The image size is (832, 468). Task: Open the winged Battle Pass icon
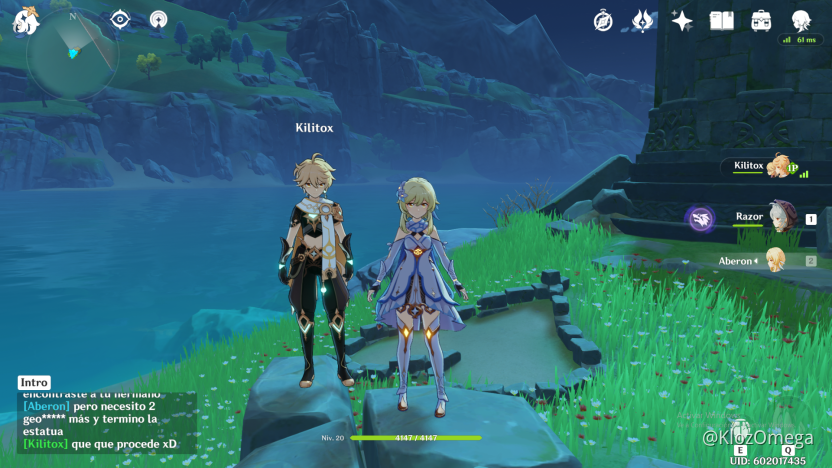click(642, 20)
